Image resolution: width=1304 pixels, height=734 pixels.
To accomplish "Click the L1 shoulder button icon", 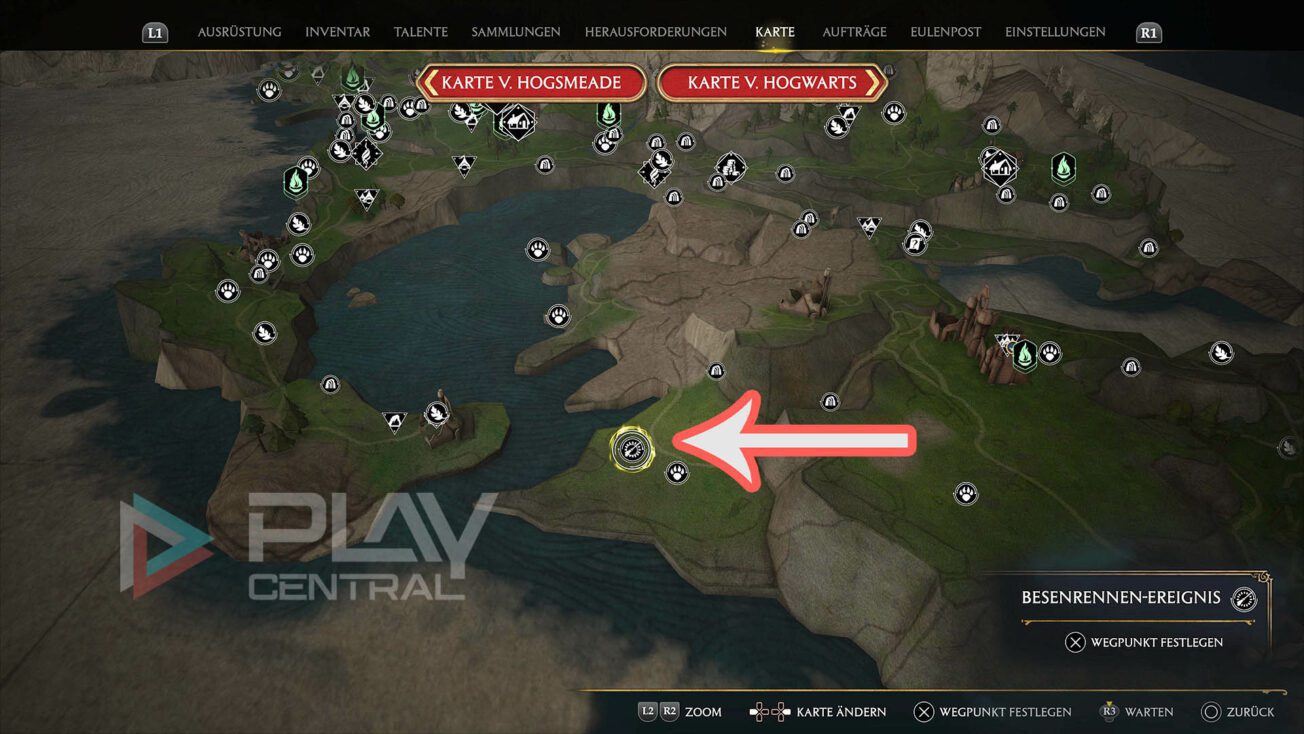I will coord(155,31).
